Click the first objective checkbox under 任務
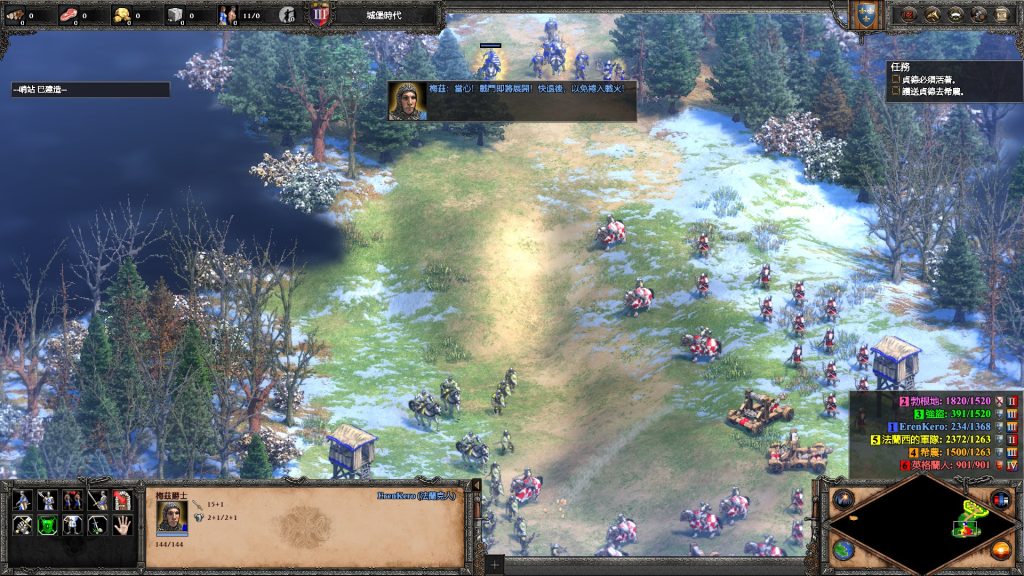Screen dimensions: 1024x576 [894, 80]
